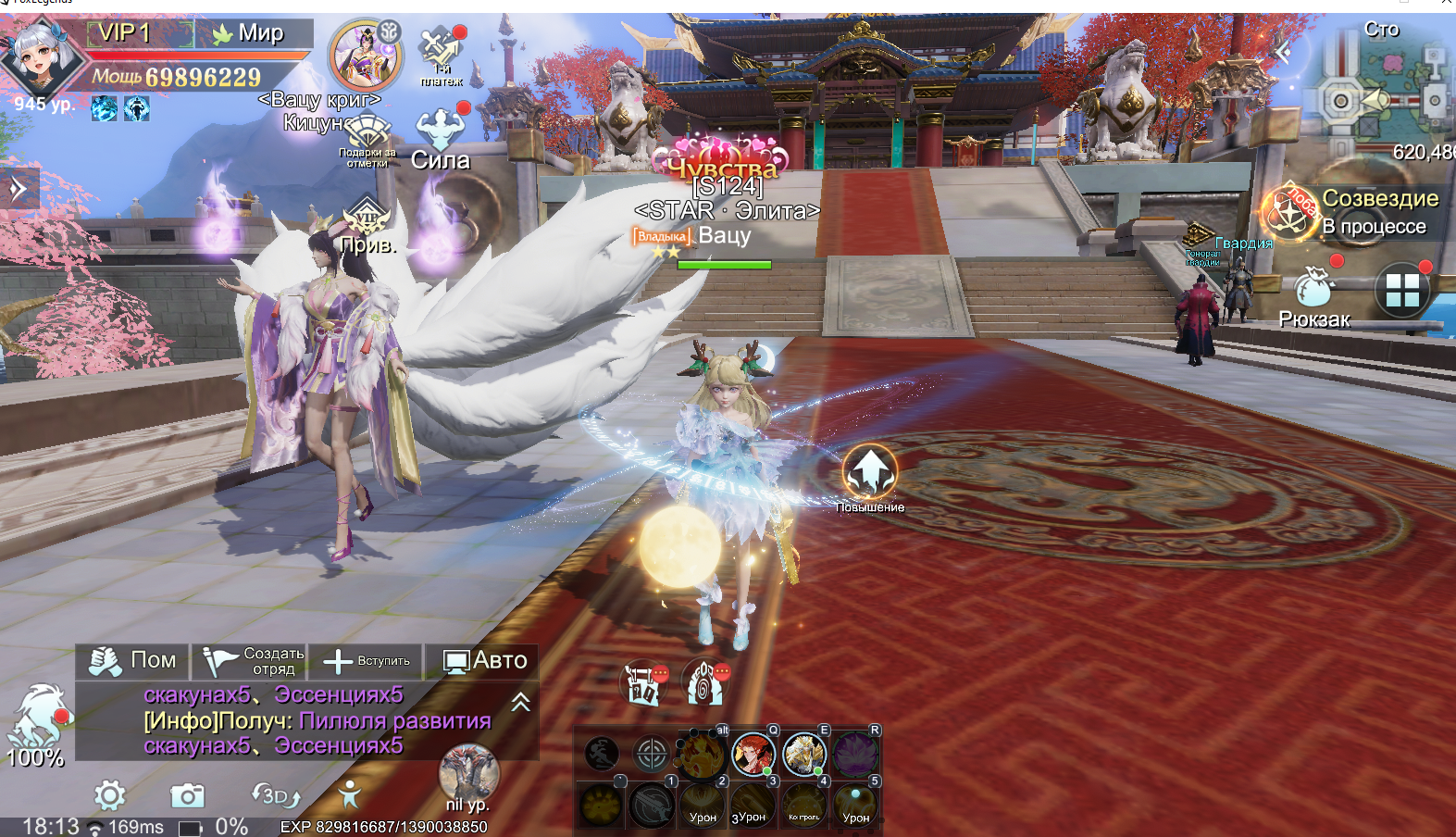Open the Сила power menu
The width and height of the screenshot is (1456, 837).
tap(441, 138)
